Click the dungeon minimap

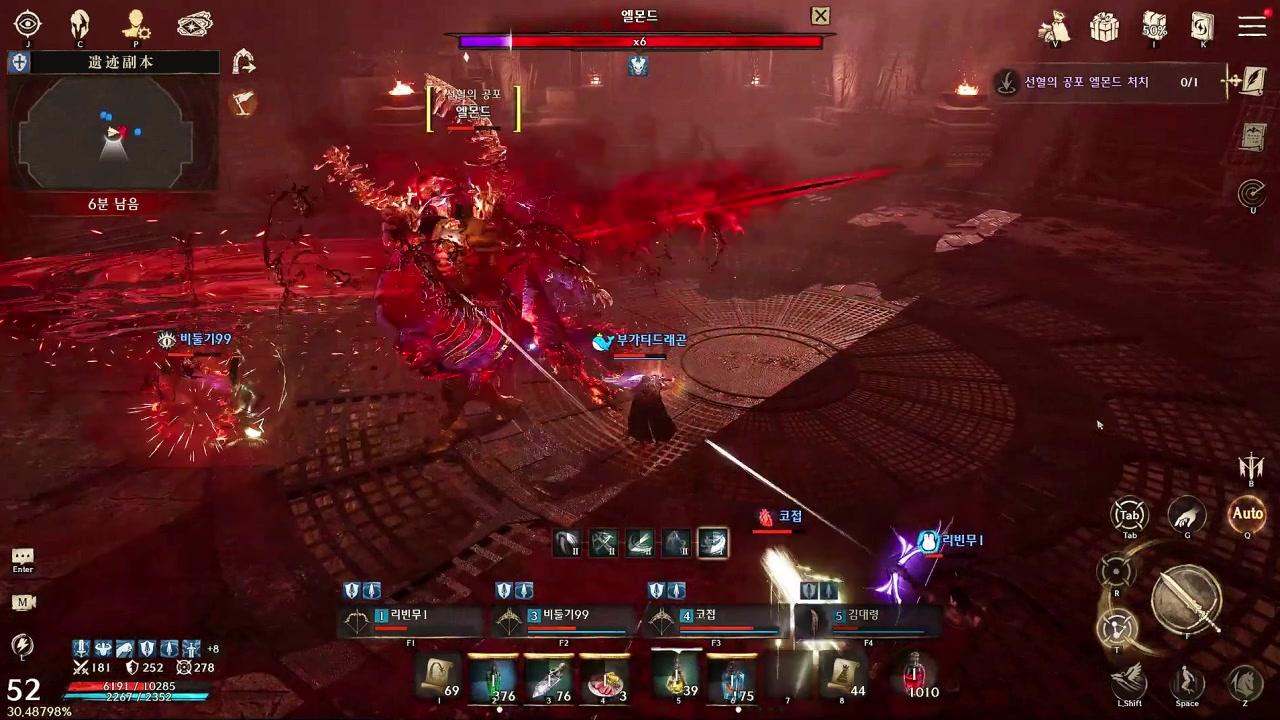coord(113,132)
